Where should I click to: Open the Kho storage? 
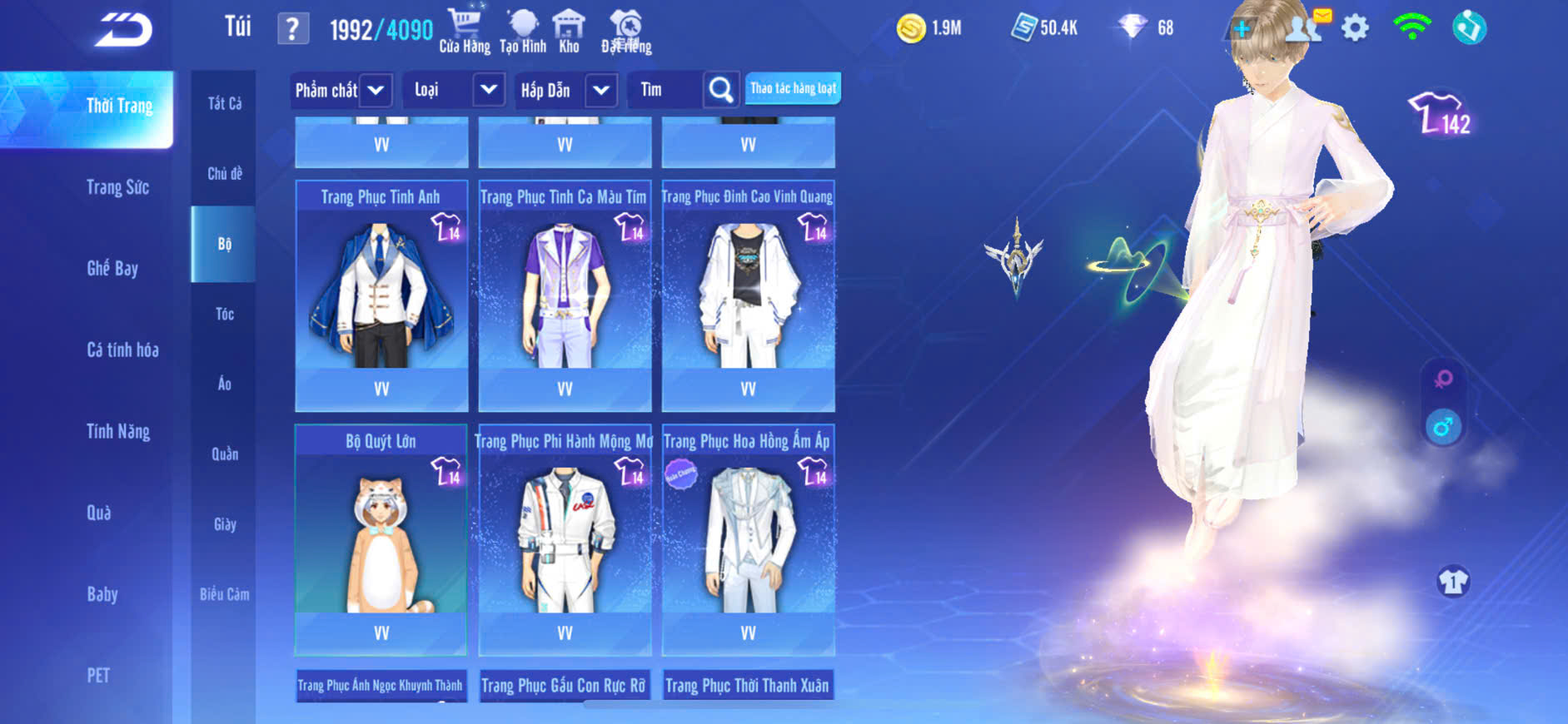click(569, 31)
